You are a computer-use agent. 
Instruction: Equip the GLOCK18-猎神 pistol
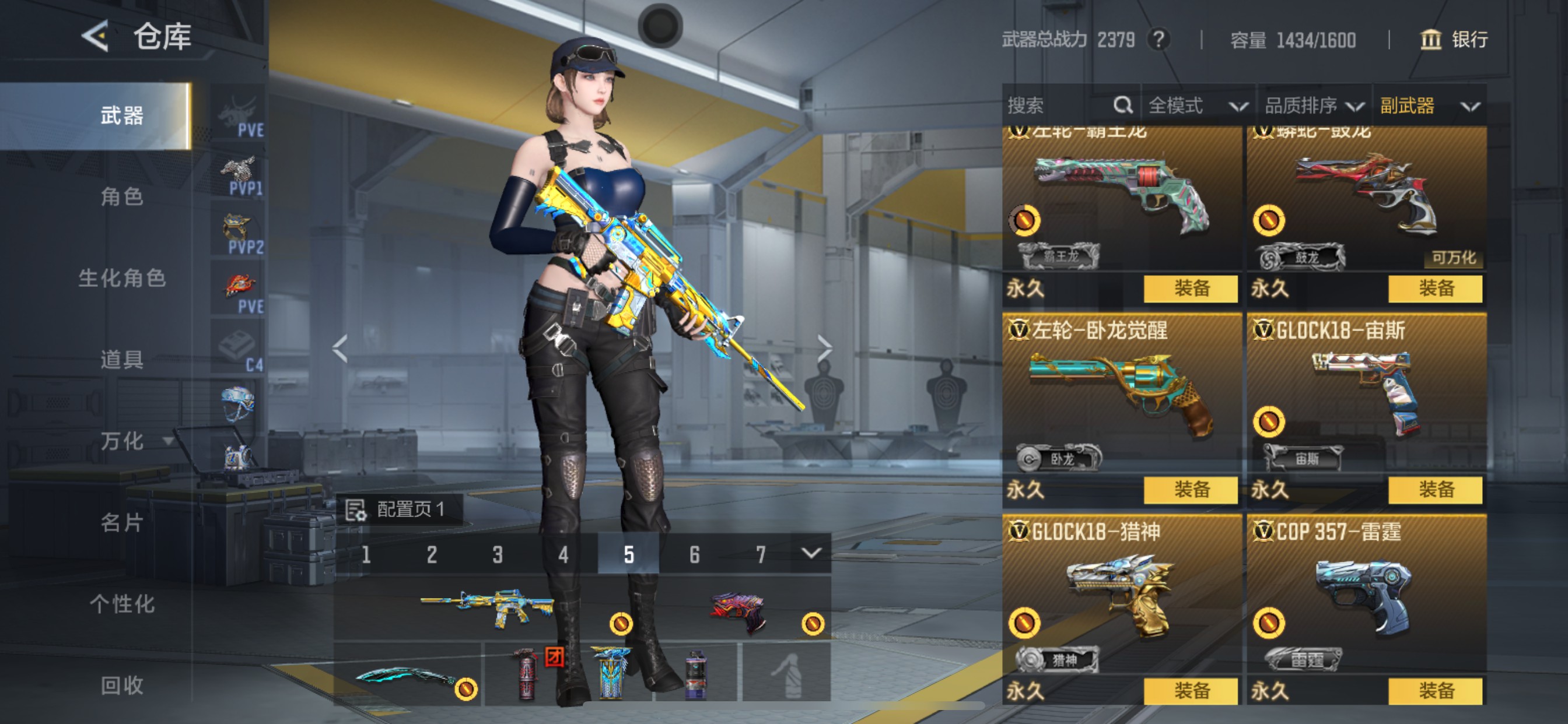tap(1190, 691)
